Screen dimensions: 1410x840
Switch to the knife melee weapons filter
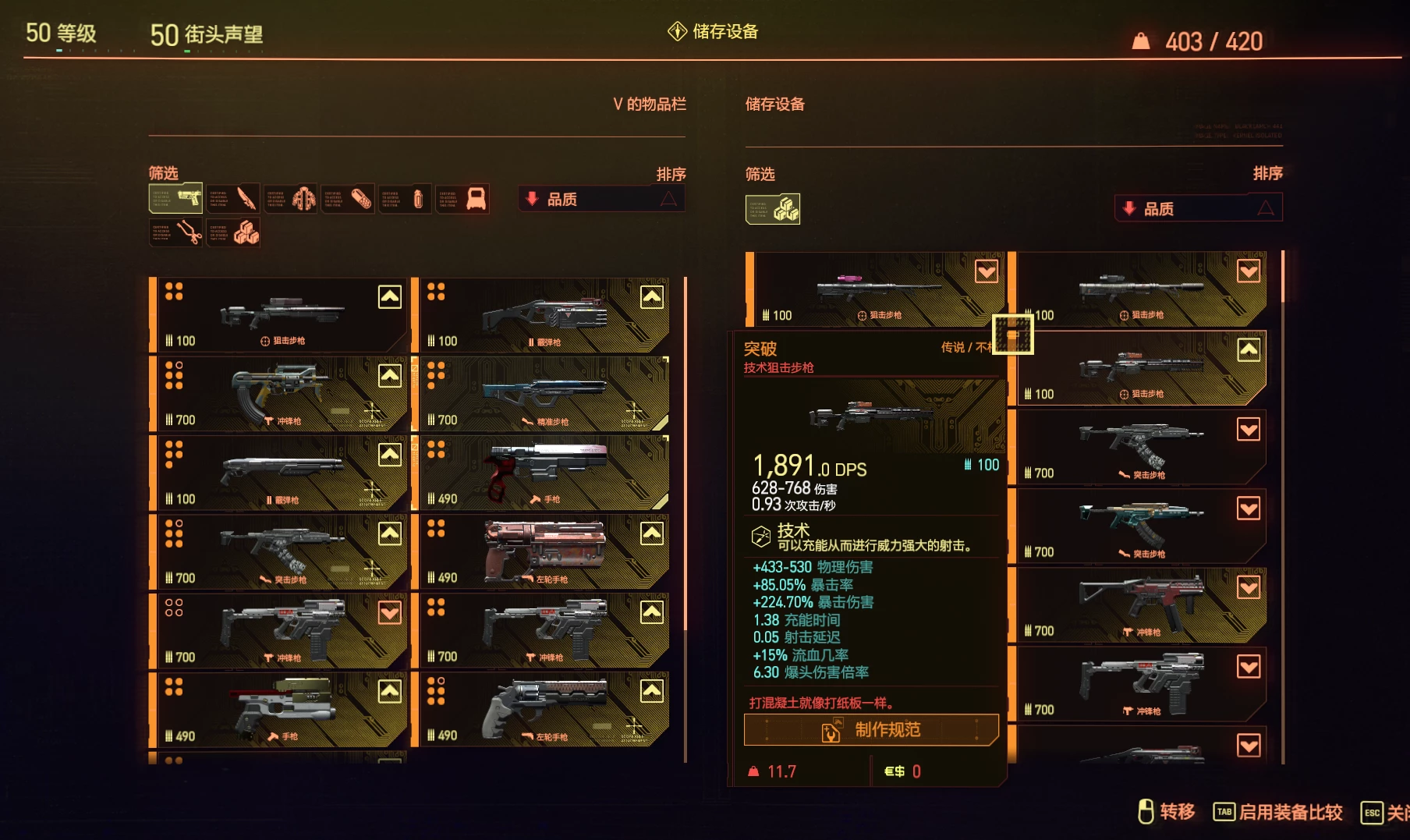pos(233,199)
